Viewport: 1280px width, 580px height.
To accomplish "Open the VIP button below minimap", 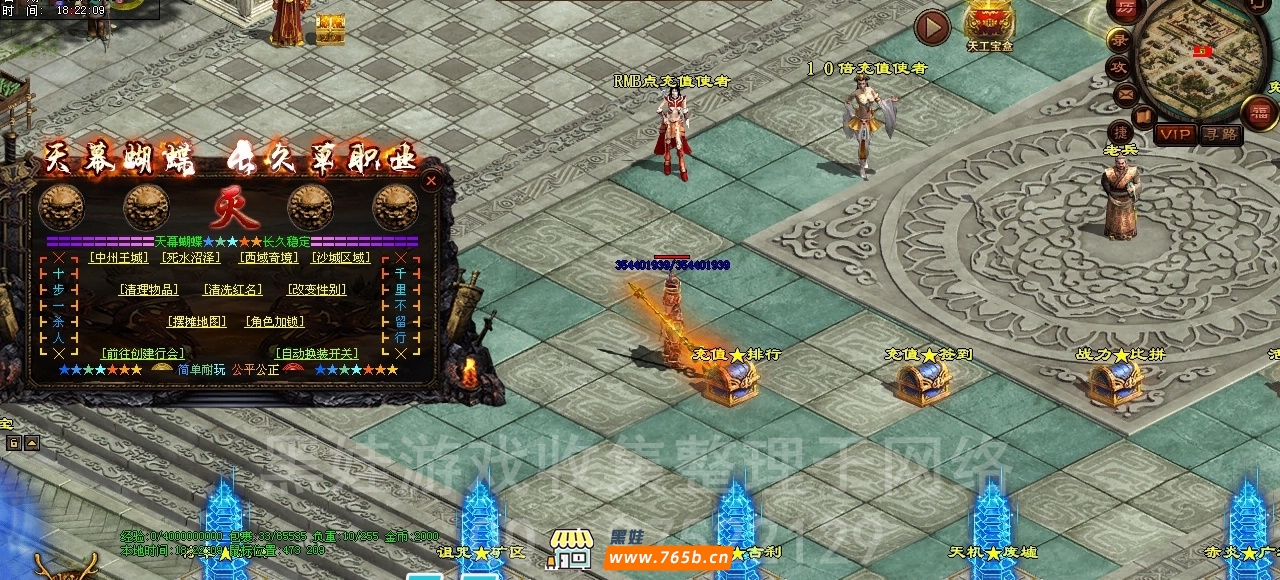I will [x=1175, y=134].
